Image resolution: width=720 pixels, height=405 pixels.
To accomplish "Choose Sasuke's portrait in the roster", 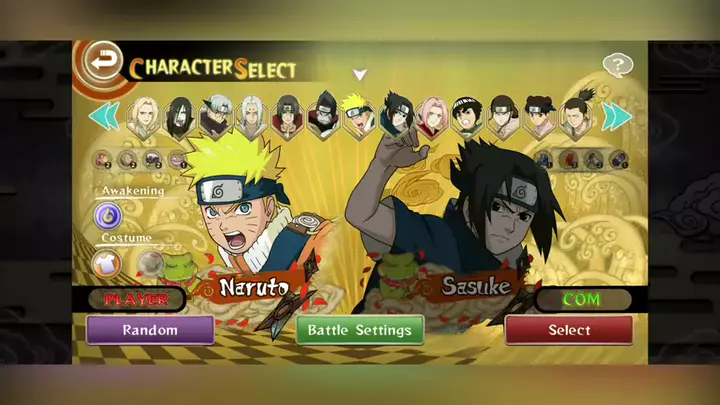I will click(x=395, y=116).
